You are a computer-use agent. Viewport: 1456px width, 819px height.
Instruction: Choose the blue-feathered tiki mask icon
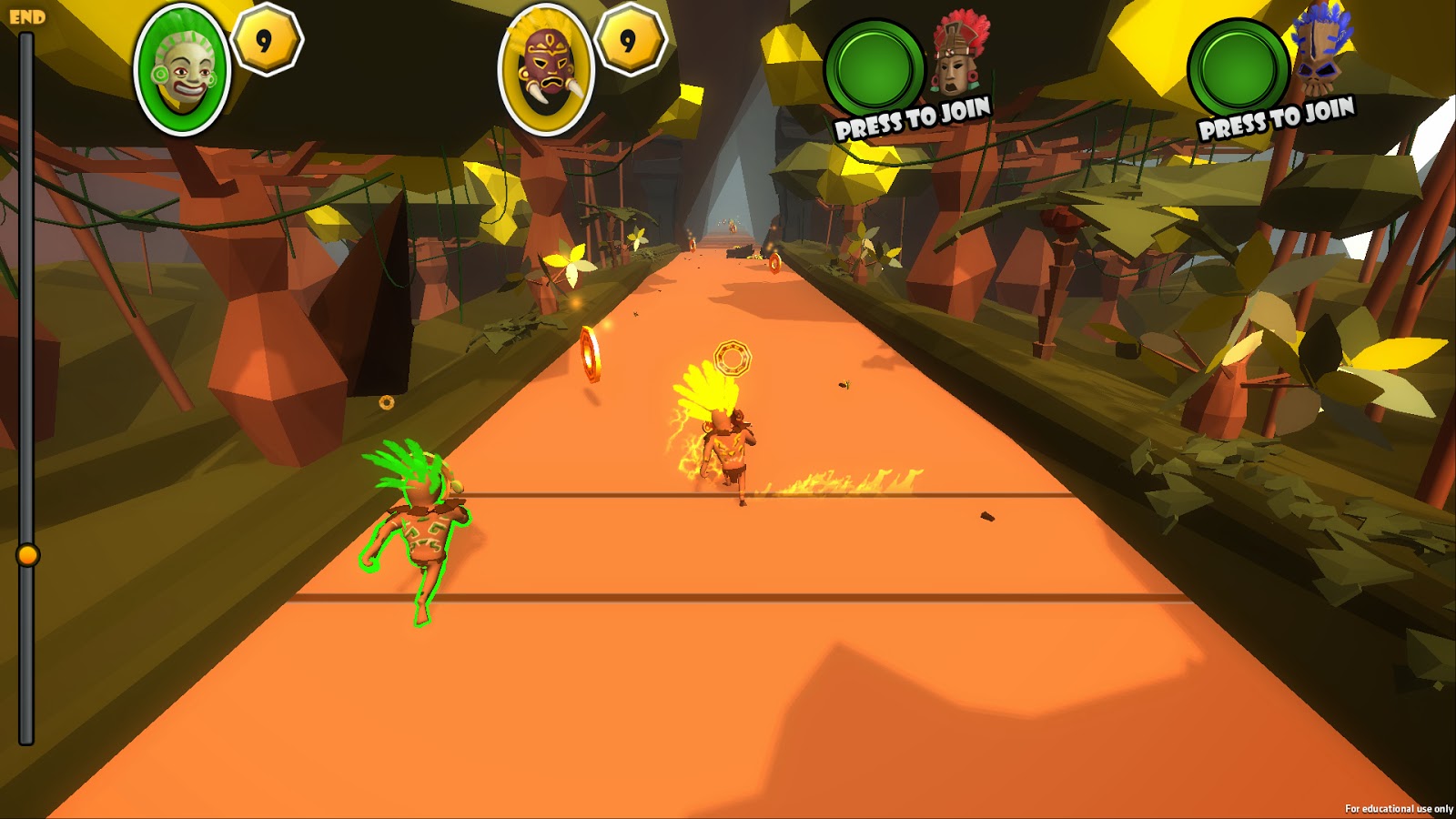pos(1319,52)
